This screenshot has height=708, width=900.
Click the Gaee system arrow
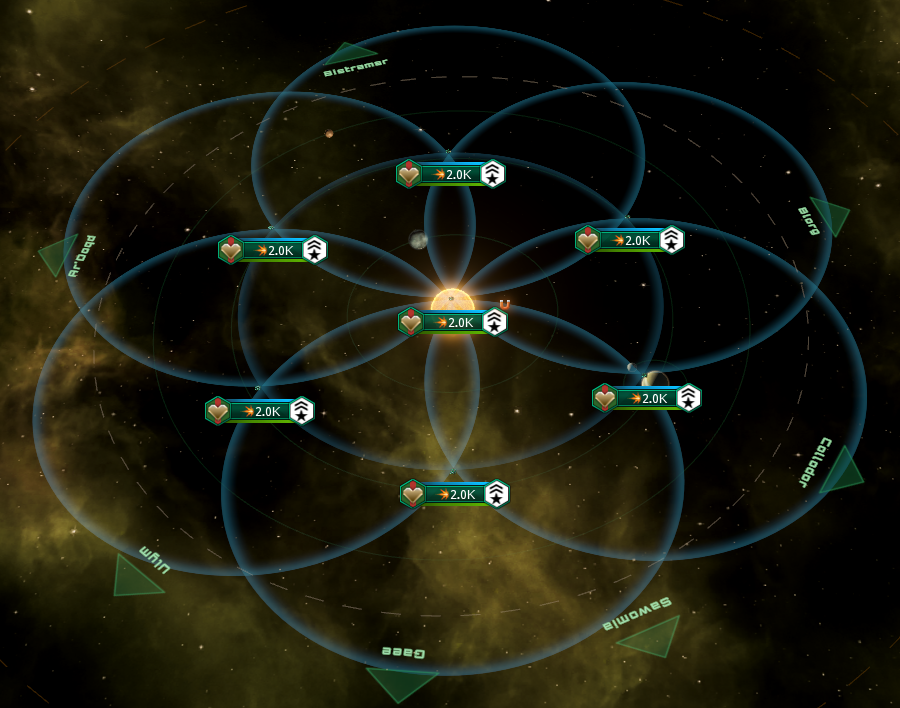coord(400,682)
